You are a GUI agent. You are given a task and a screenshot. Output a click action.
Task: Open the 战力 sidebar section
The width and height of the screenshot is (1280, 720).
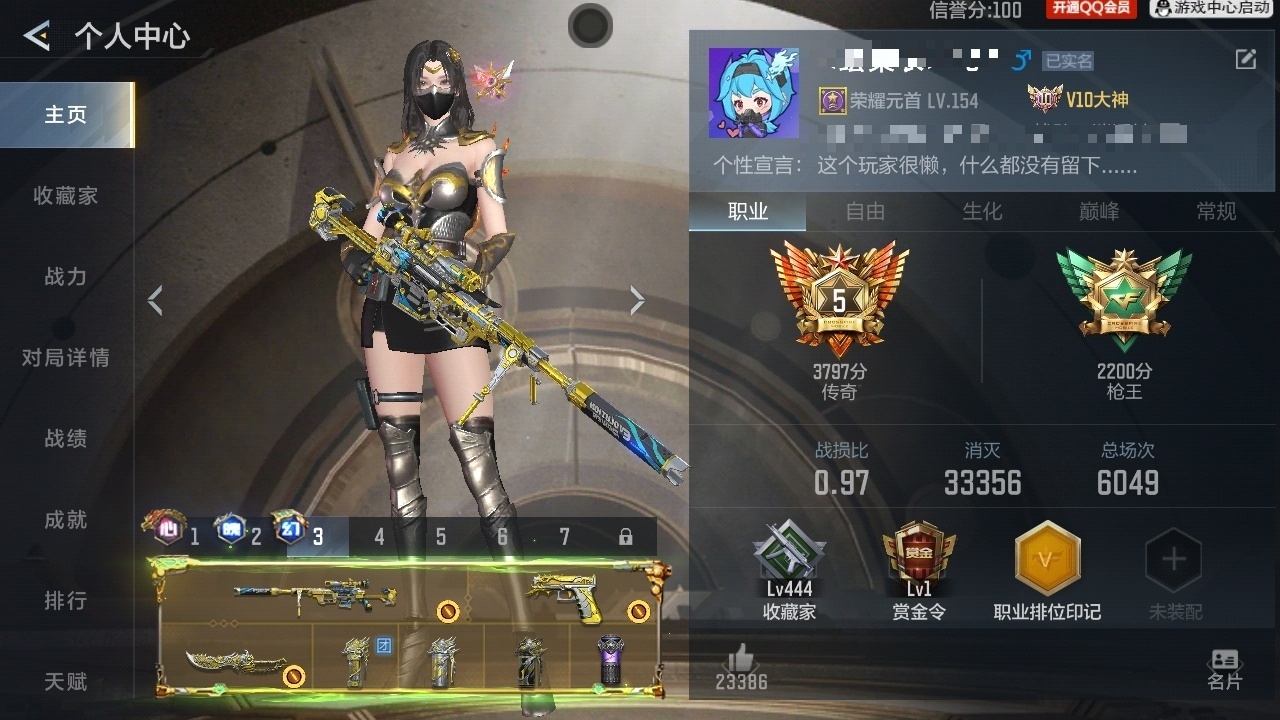[x=66, y=277]
